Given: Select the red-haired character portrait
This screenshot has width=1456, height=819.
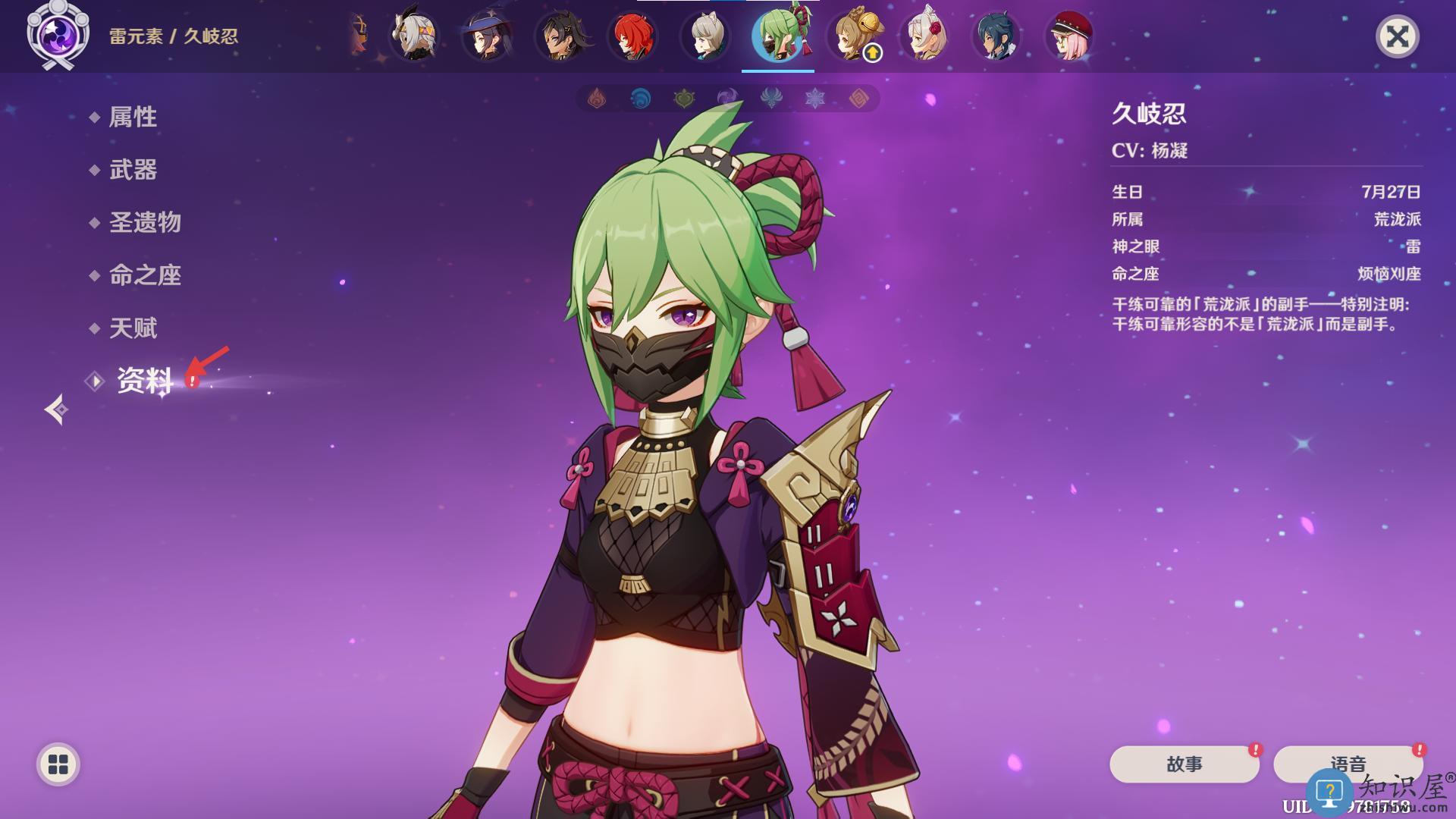Looking at the screenshot, I should click(x=632, y=36).
